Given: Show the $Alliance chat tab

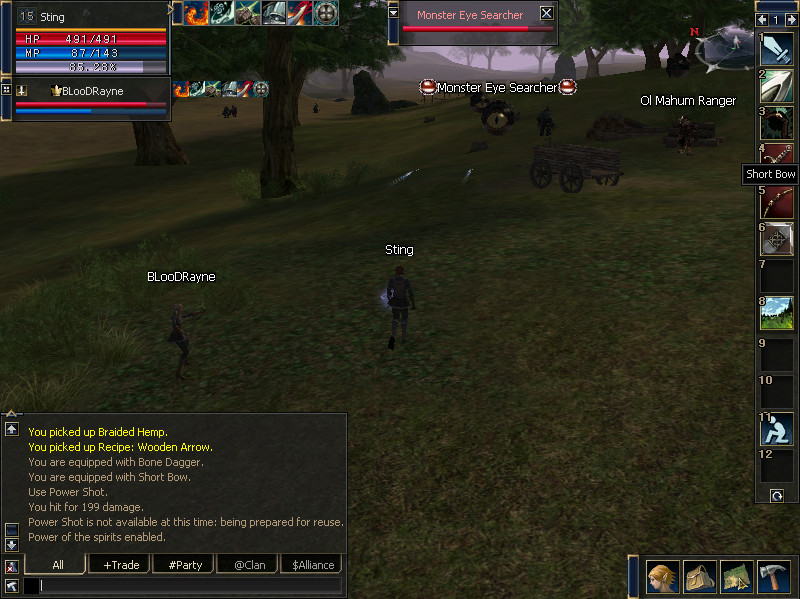Looking at the screenshot, I should coord(313,565).
